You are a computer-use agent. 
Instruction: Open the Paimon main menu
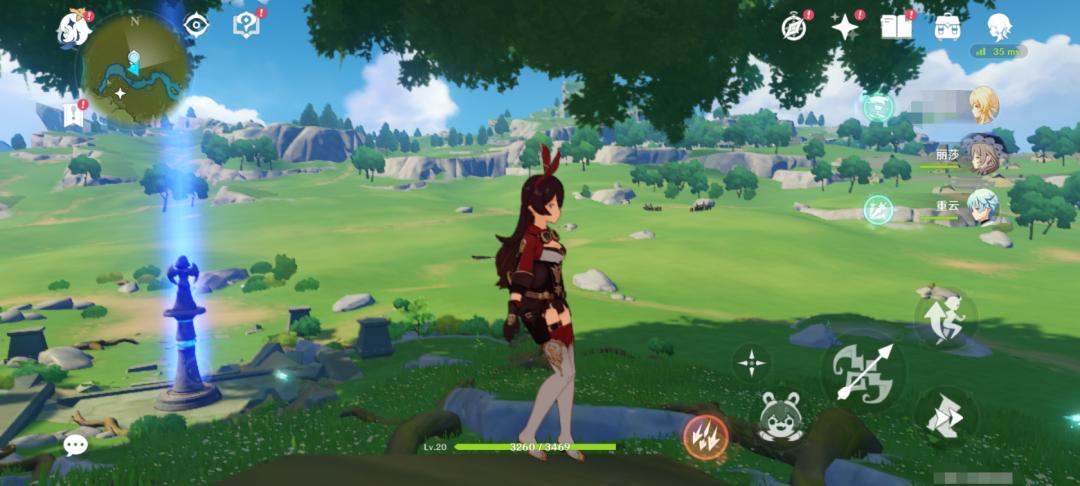click(74, 28)
